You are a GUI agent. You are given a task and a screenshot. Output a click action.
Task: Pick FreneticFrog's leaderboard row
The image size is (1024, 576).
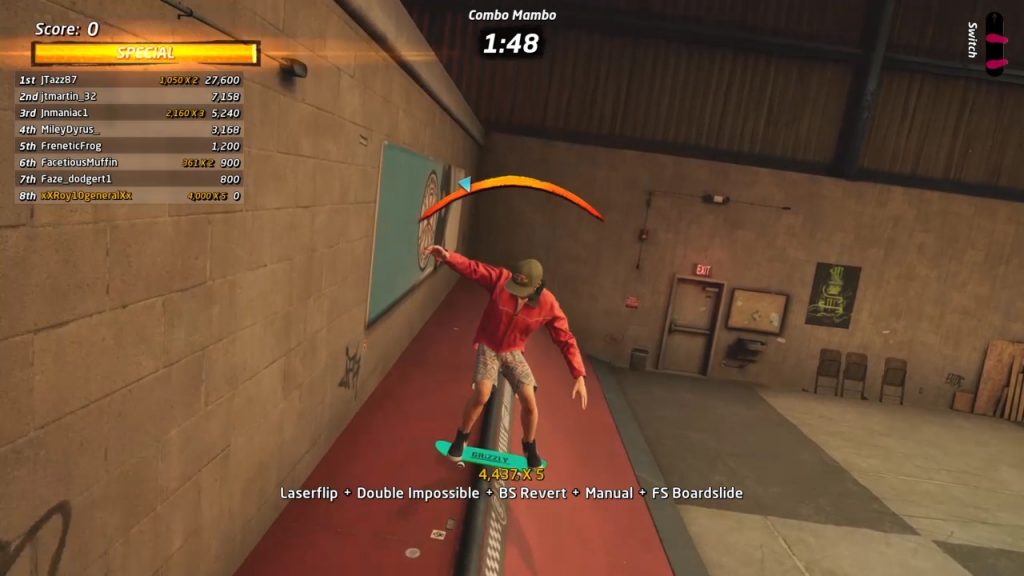(x=130, y=146)
